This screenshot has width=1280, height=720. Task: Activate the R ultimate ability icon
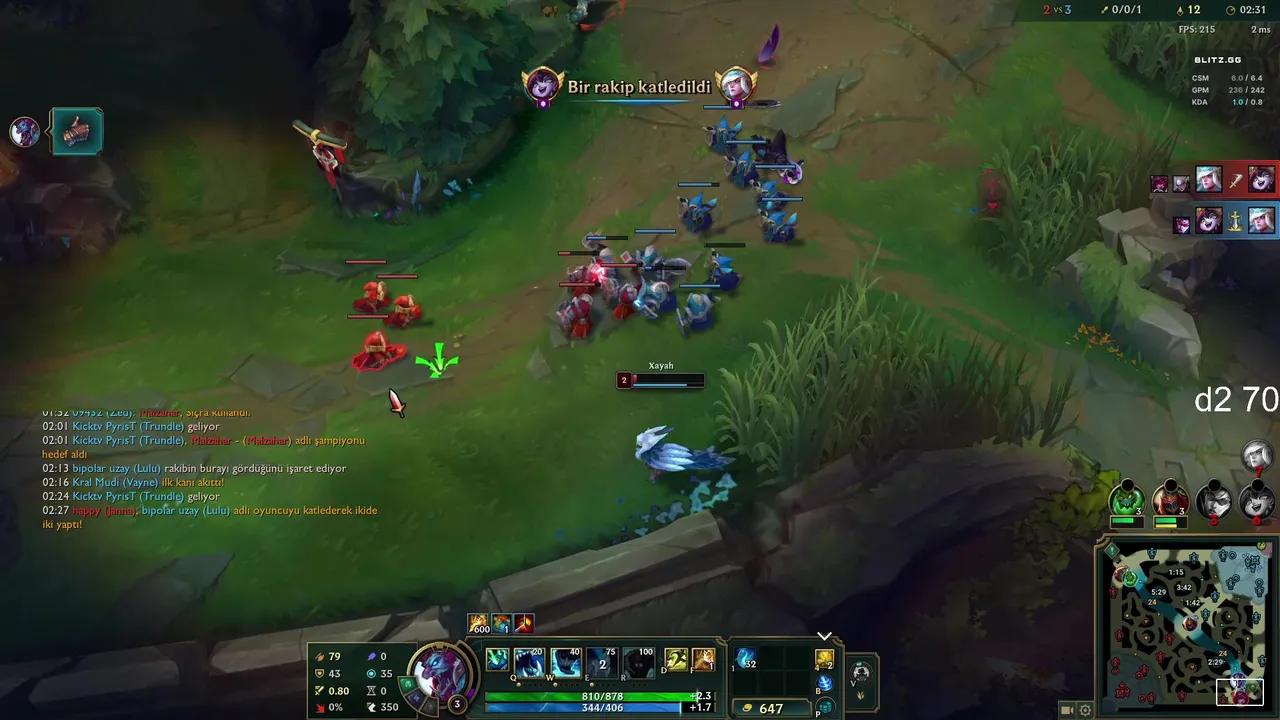(639, 662)
